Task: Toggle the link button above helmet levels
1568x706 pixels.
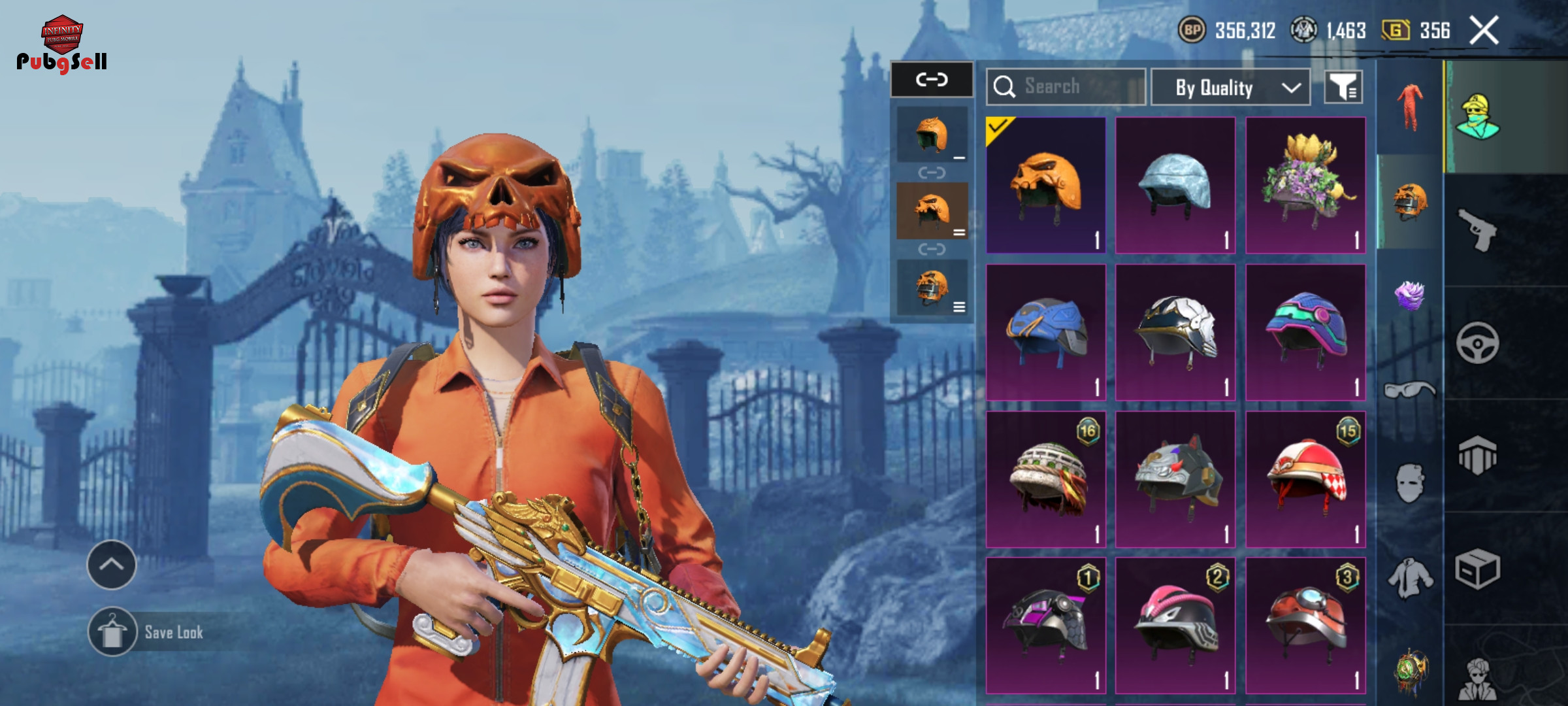Action: (932, 80)
